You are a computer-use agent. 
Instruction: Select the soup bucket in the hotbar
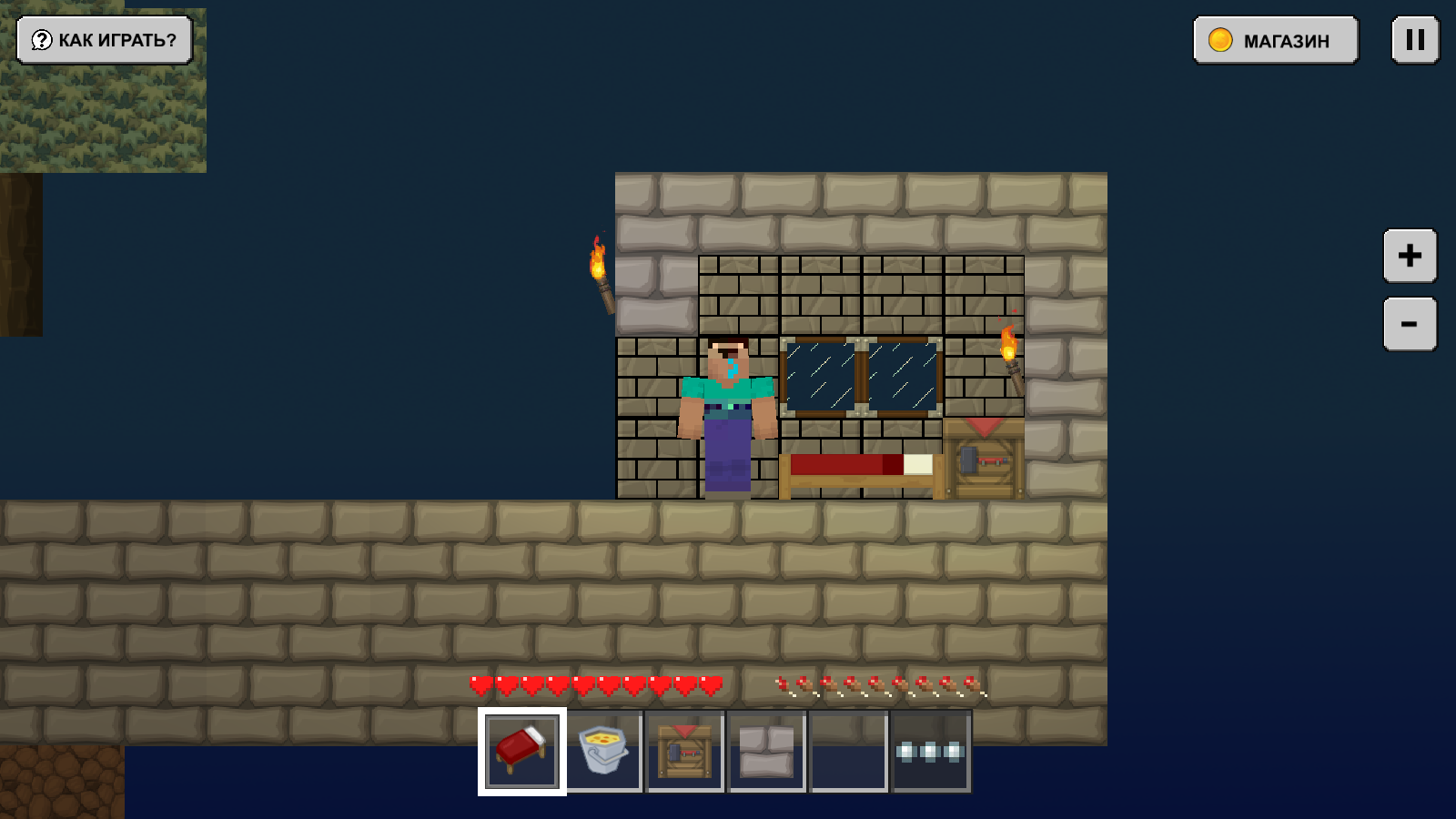click(602, 751)
